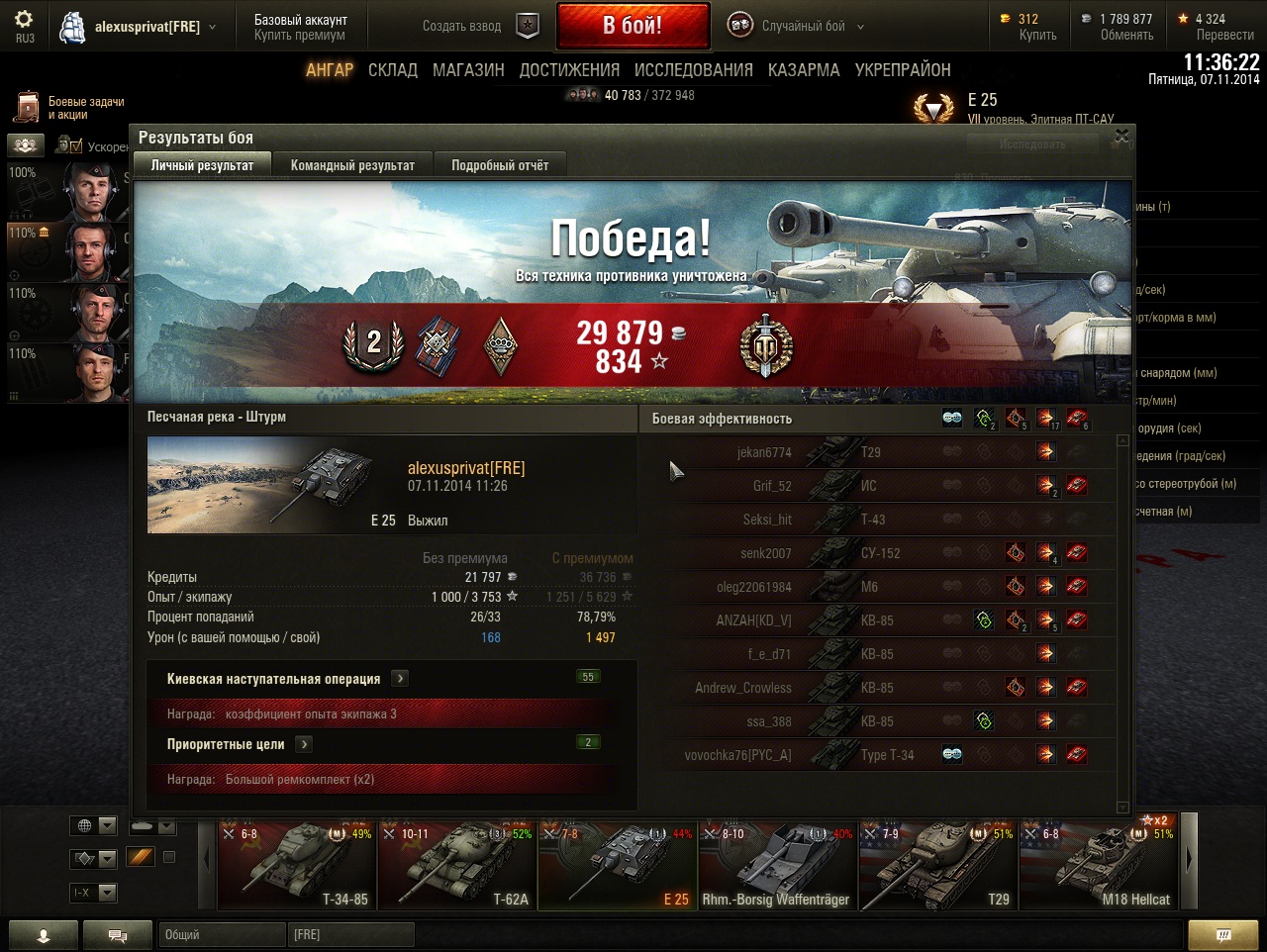Screen dimensions: 1267x952
Task: Open the Подробный отчёт tab
Action: [x=500, y=165]
